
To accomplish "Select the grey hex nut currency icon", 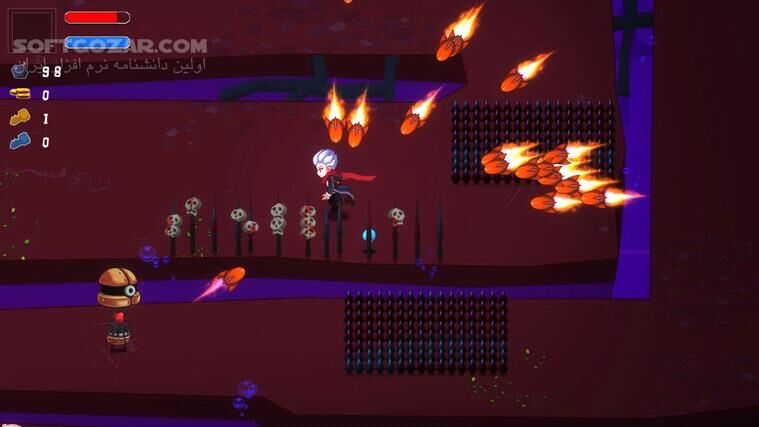I will coord(19,71).
